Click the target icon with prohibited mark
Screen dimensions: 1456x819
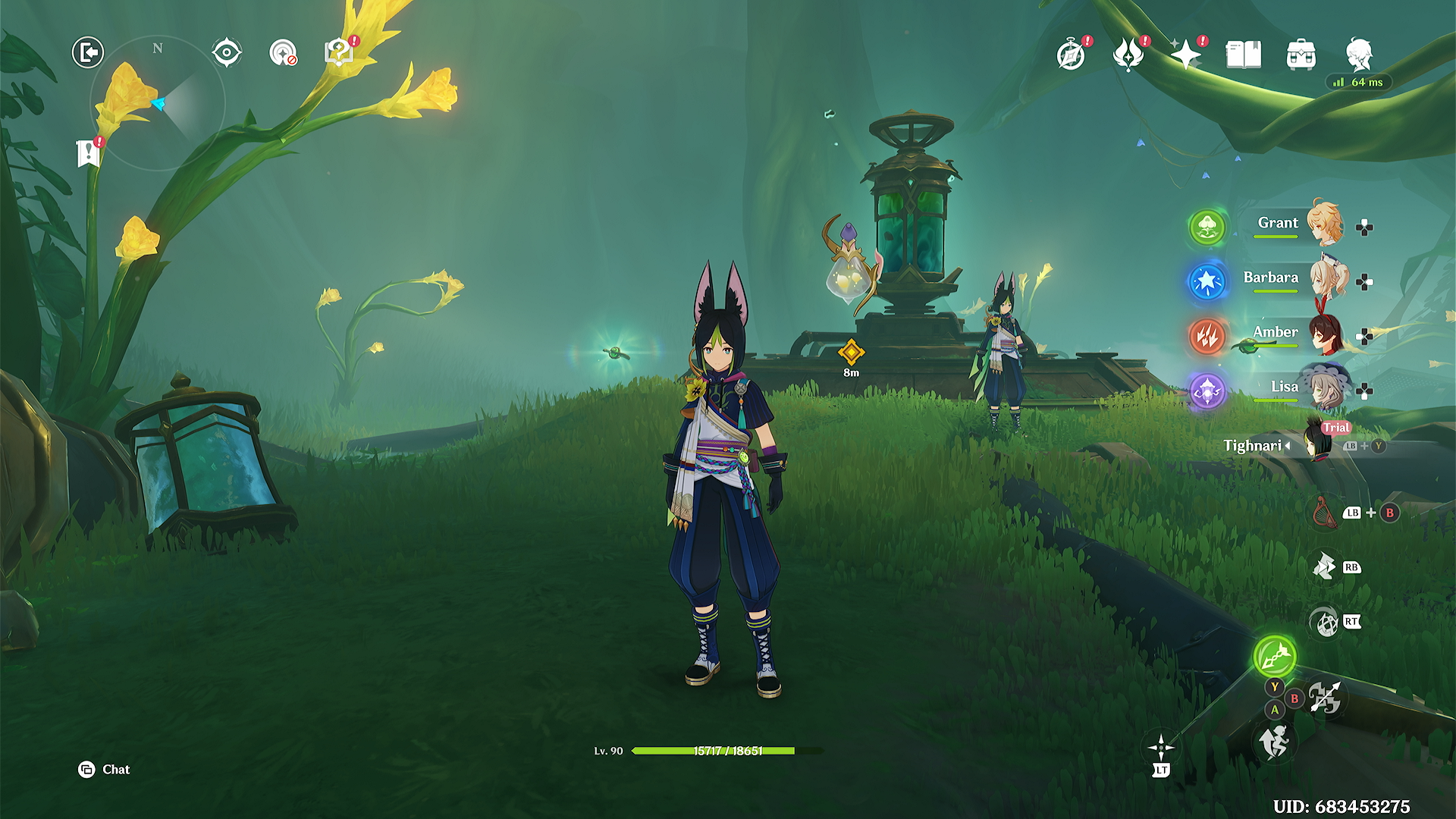284,53
